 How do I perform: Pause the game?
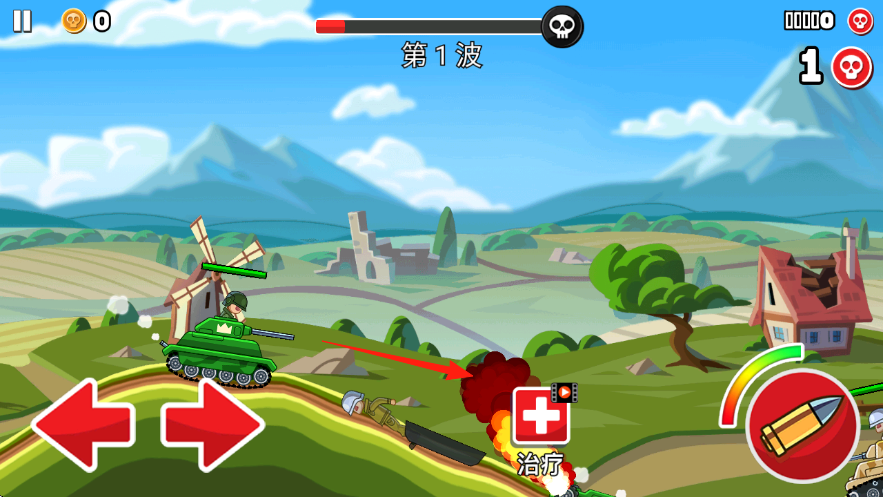[22, 21]
